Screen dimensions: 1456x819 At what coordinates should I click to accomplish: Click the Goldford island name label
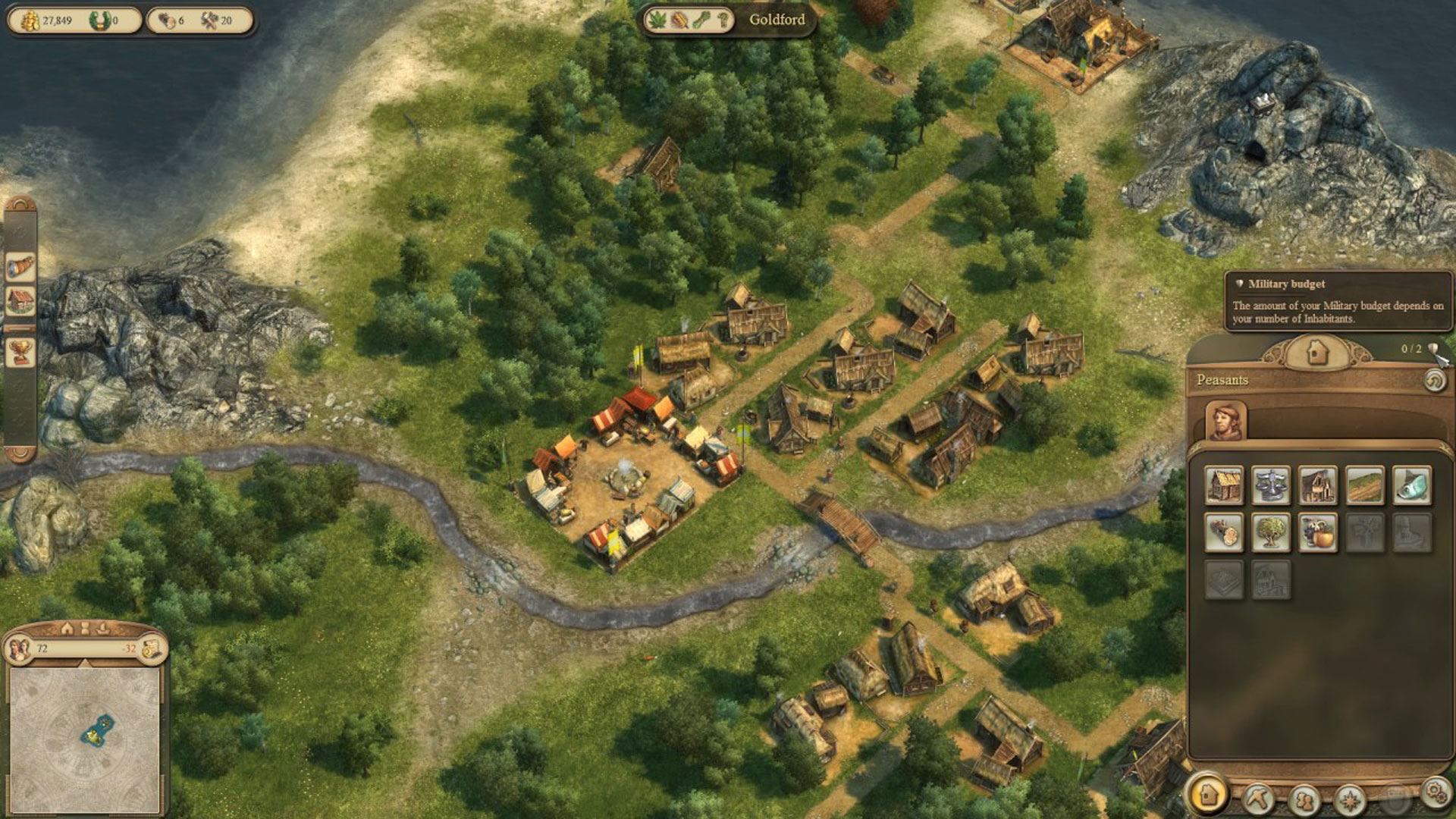777,20
